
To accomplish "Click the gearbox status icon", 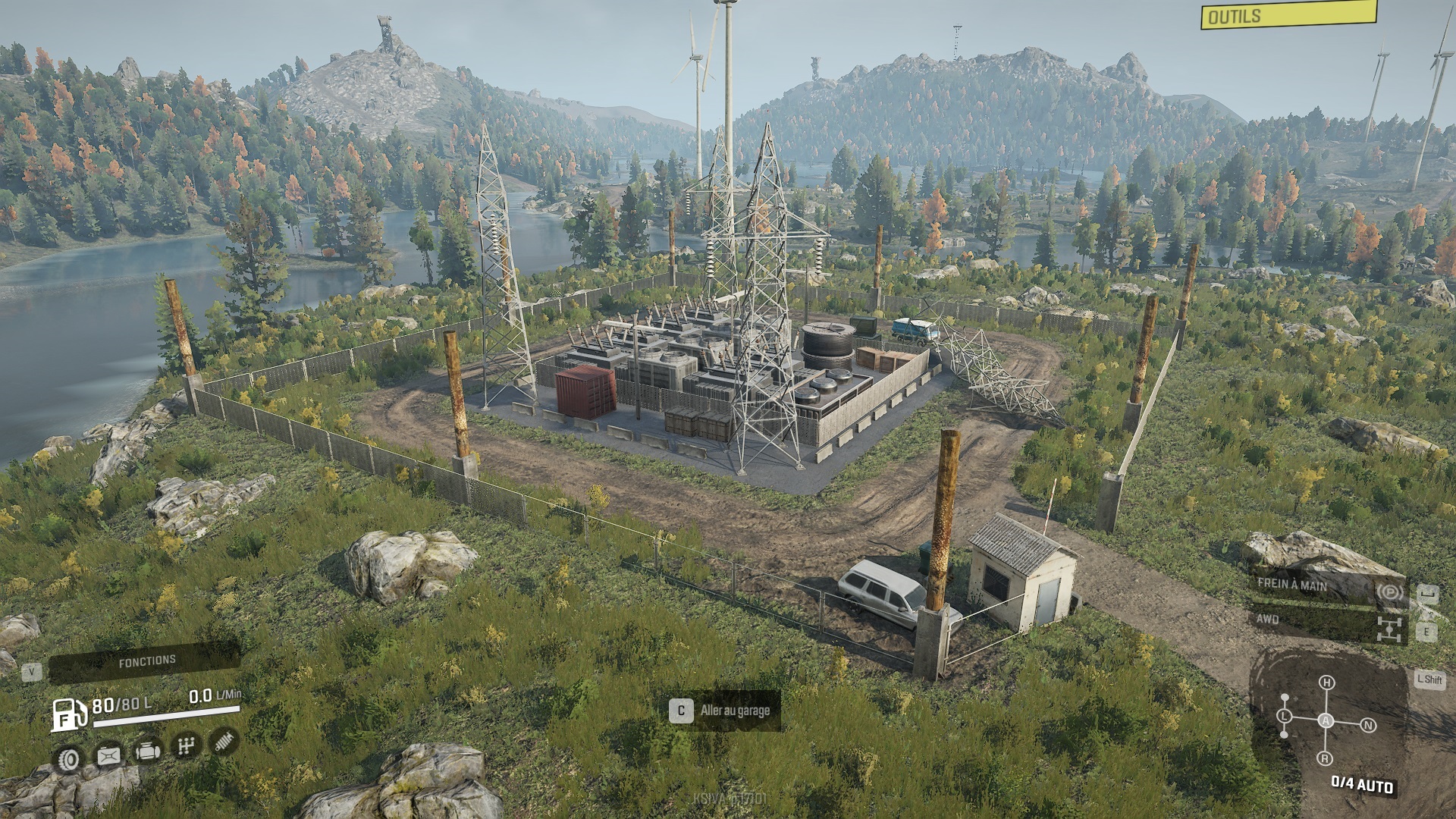I will tap(184, 747).
